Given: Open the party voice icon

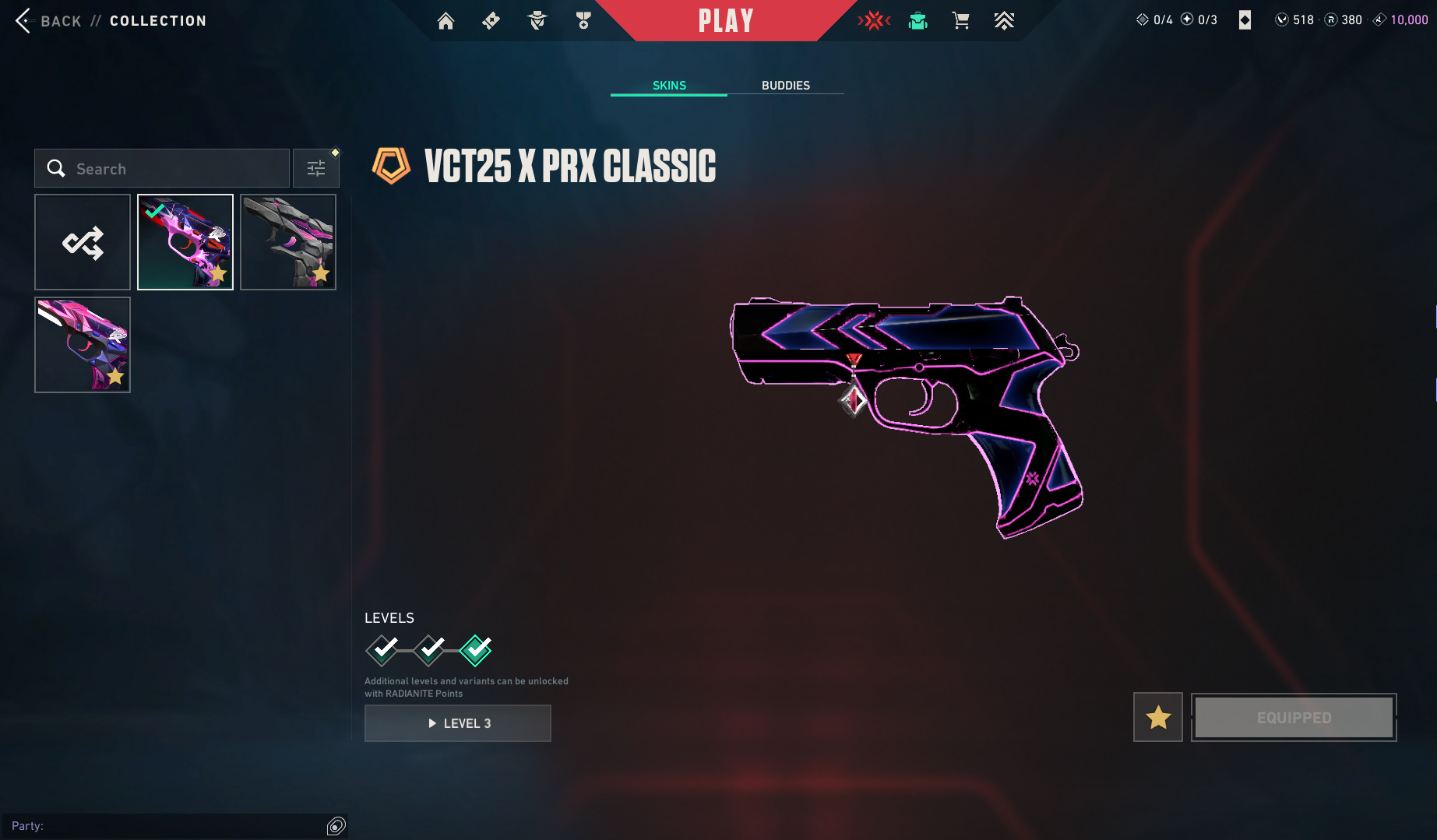Looking at the screenshot, I should pos(336,826).
